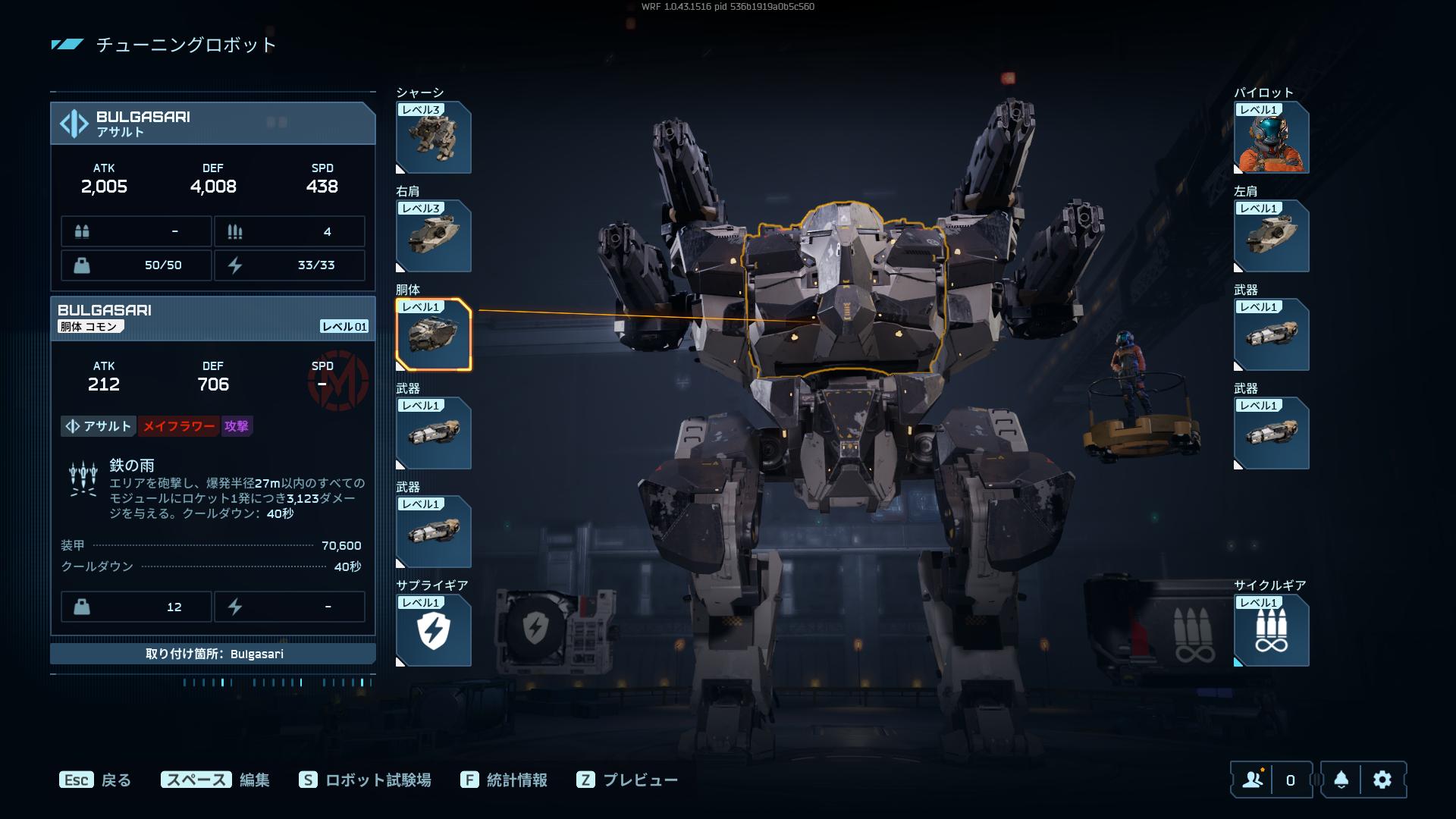Open the サイクルギア cycle gear slot
The height and width of the screenshot is (819, 1456).
pyautogui.click(x=1271, y=631)
